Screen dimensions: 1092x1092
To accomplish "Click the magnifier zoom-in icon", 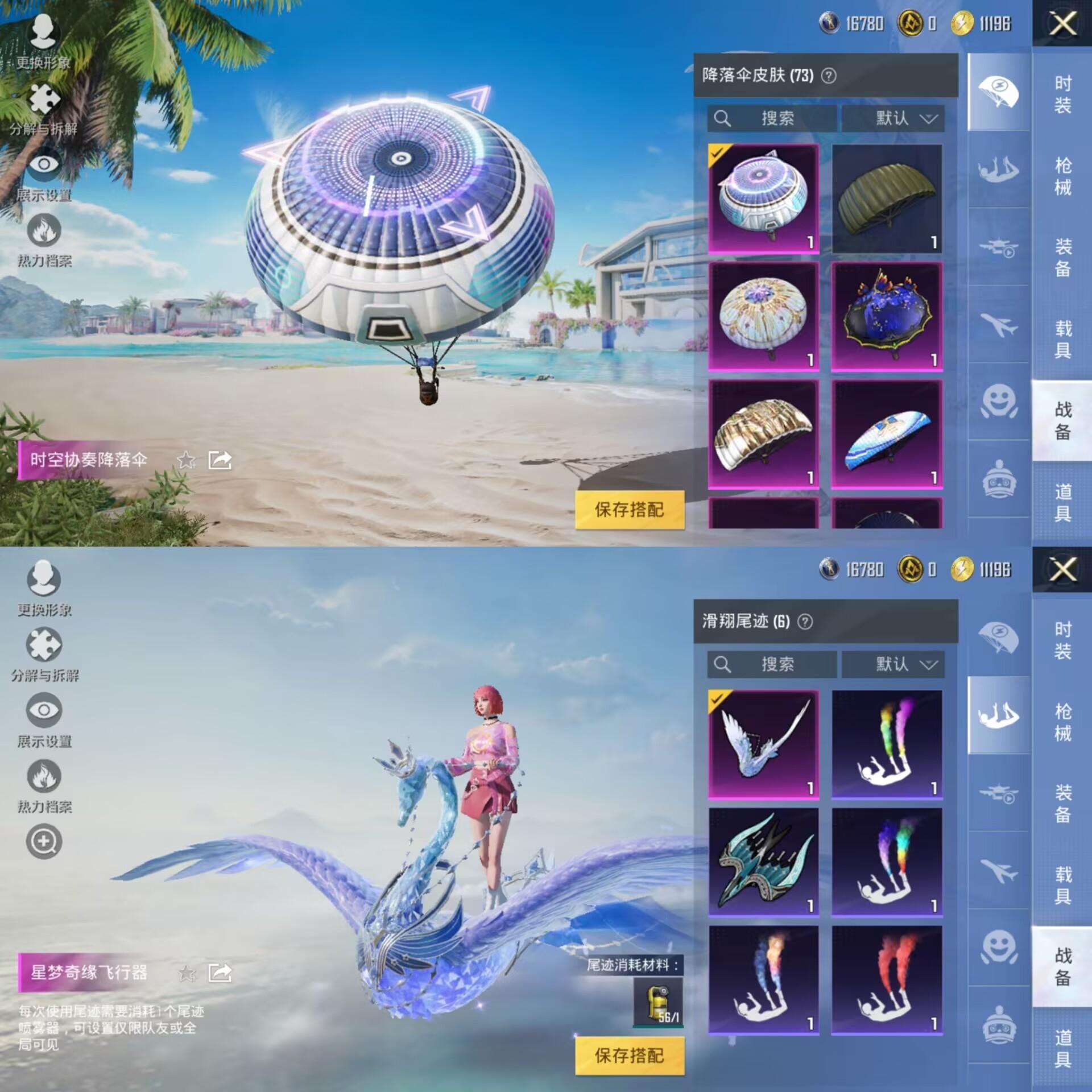I will (44, 842).
